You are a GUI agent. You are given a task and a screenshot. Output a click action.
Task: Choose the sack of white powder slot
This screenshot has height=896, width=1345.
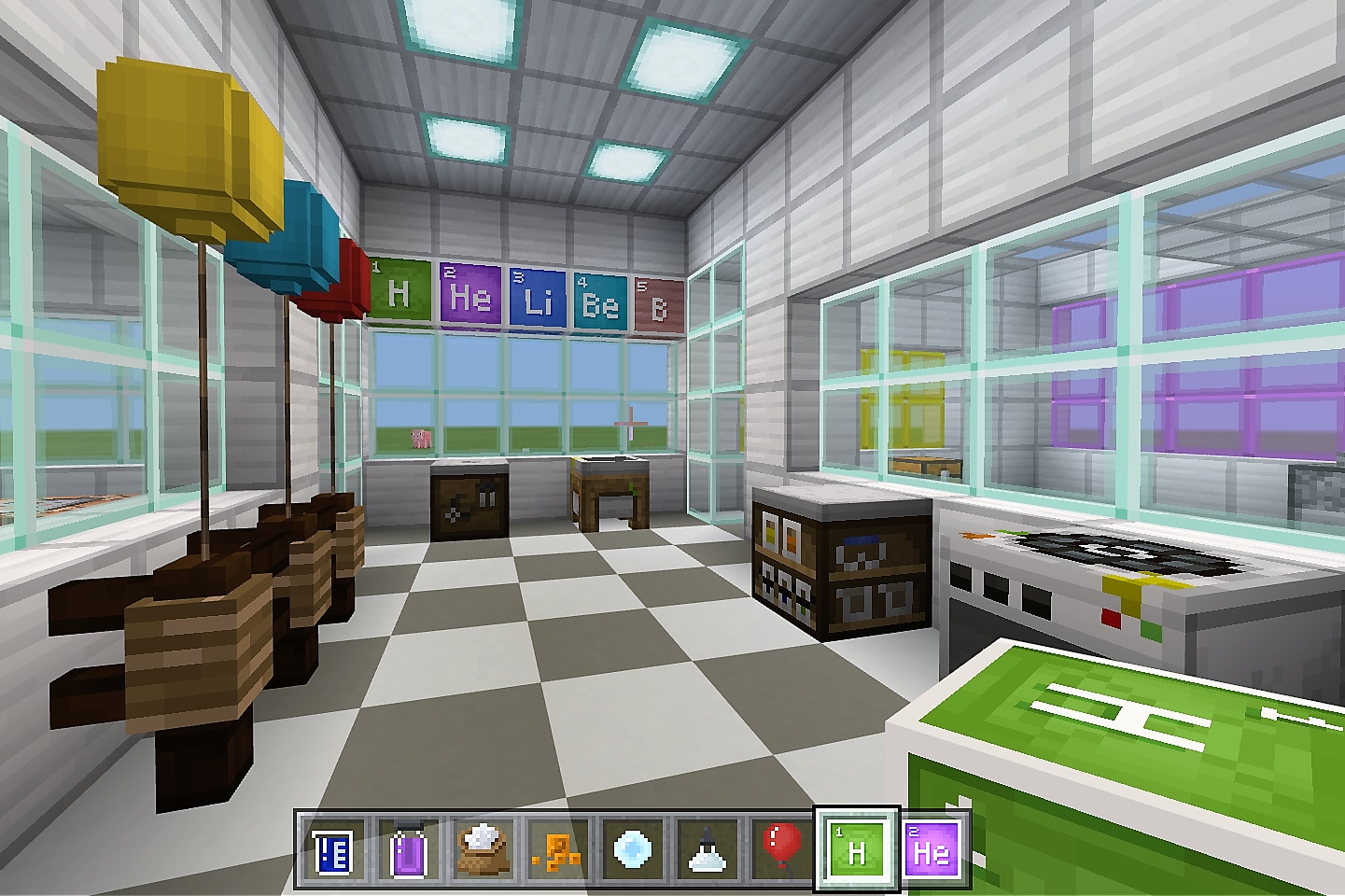click(483, 850)
